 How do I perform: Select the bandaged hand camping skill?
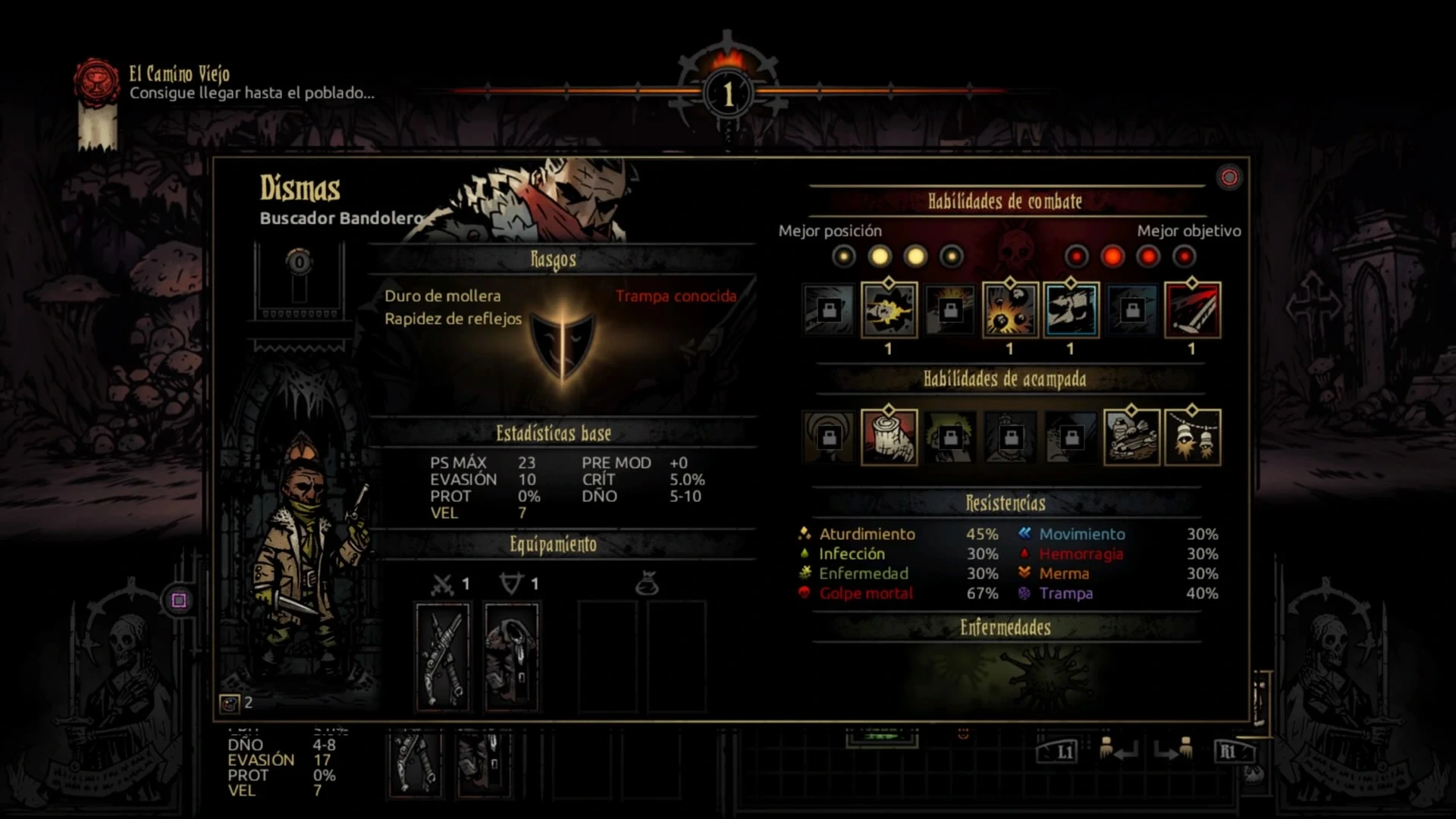(889, 437)
